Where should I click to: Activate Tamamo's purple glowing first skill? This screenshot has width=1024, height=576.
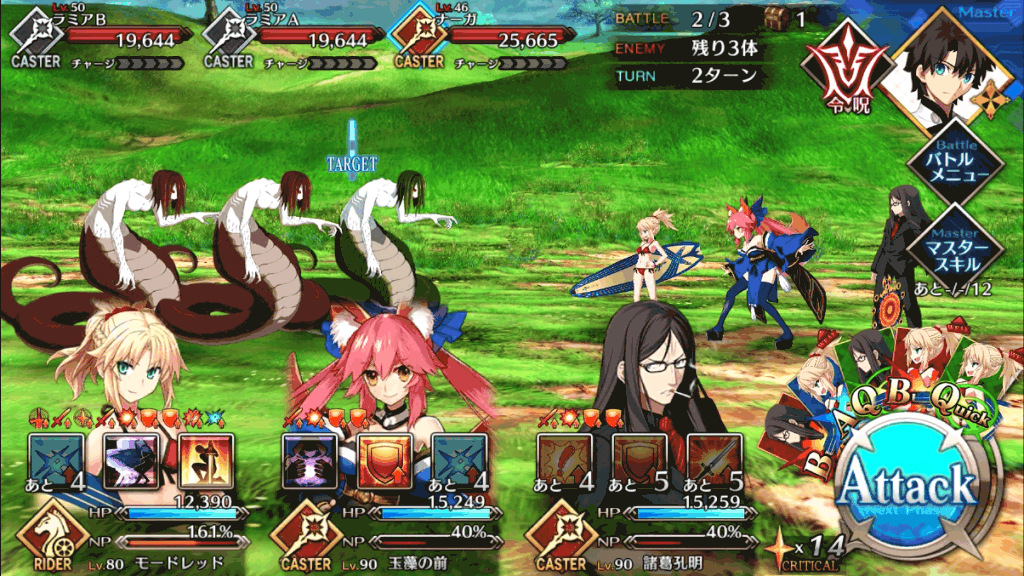pyautogui.click(x=309, y=461)
